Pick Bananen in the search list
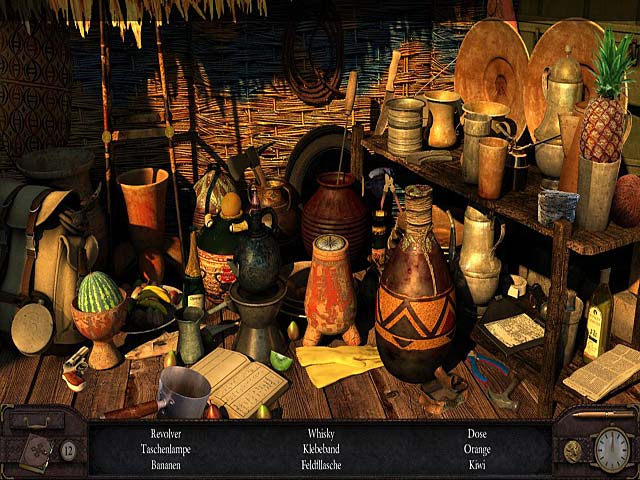Screen dimensions: 640x480 (165, 465)
